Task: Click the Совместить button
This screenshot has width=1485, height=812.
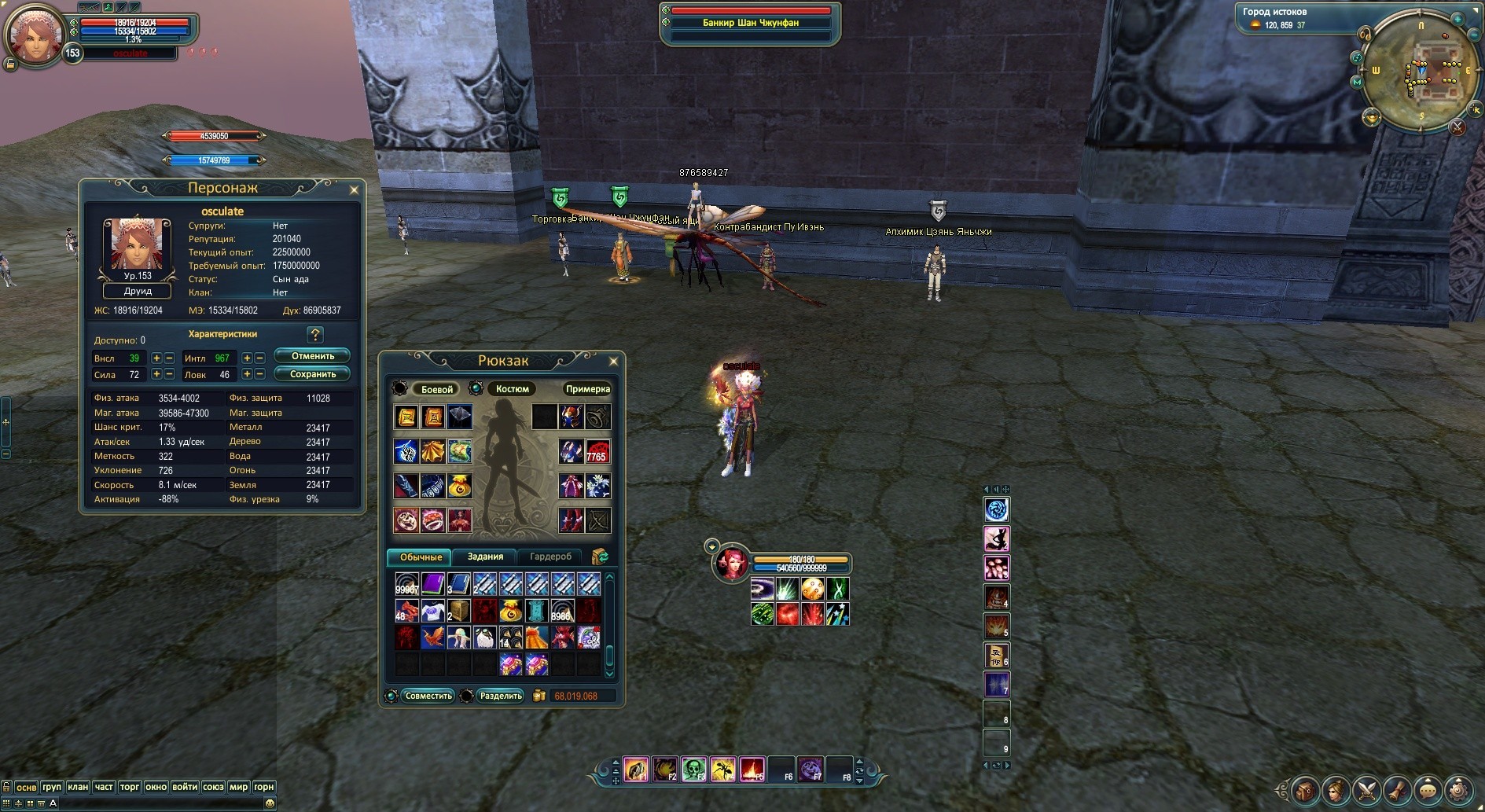Action: (428, 696)
